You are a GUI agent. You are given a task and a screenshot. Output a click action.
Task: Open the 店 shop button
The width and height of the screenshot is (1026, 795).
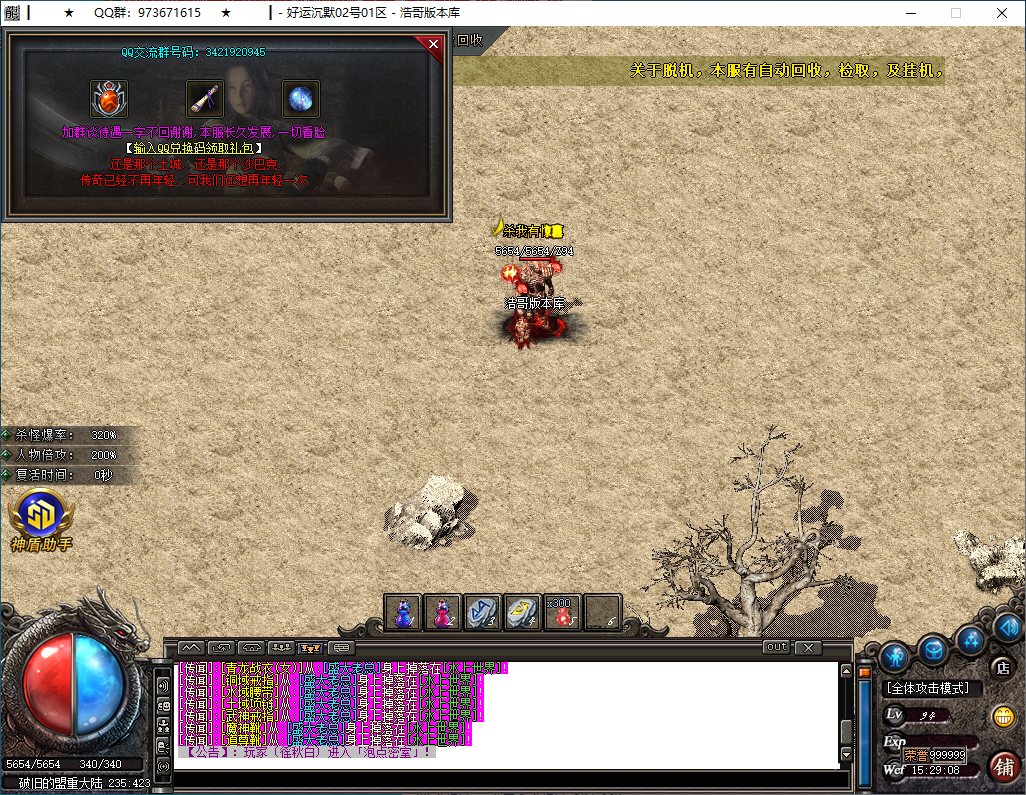pyautogui.click(x=1002, y=666)
